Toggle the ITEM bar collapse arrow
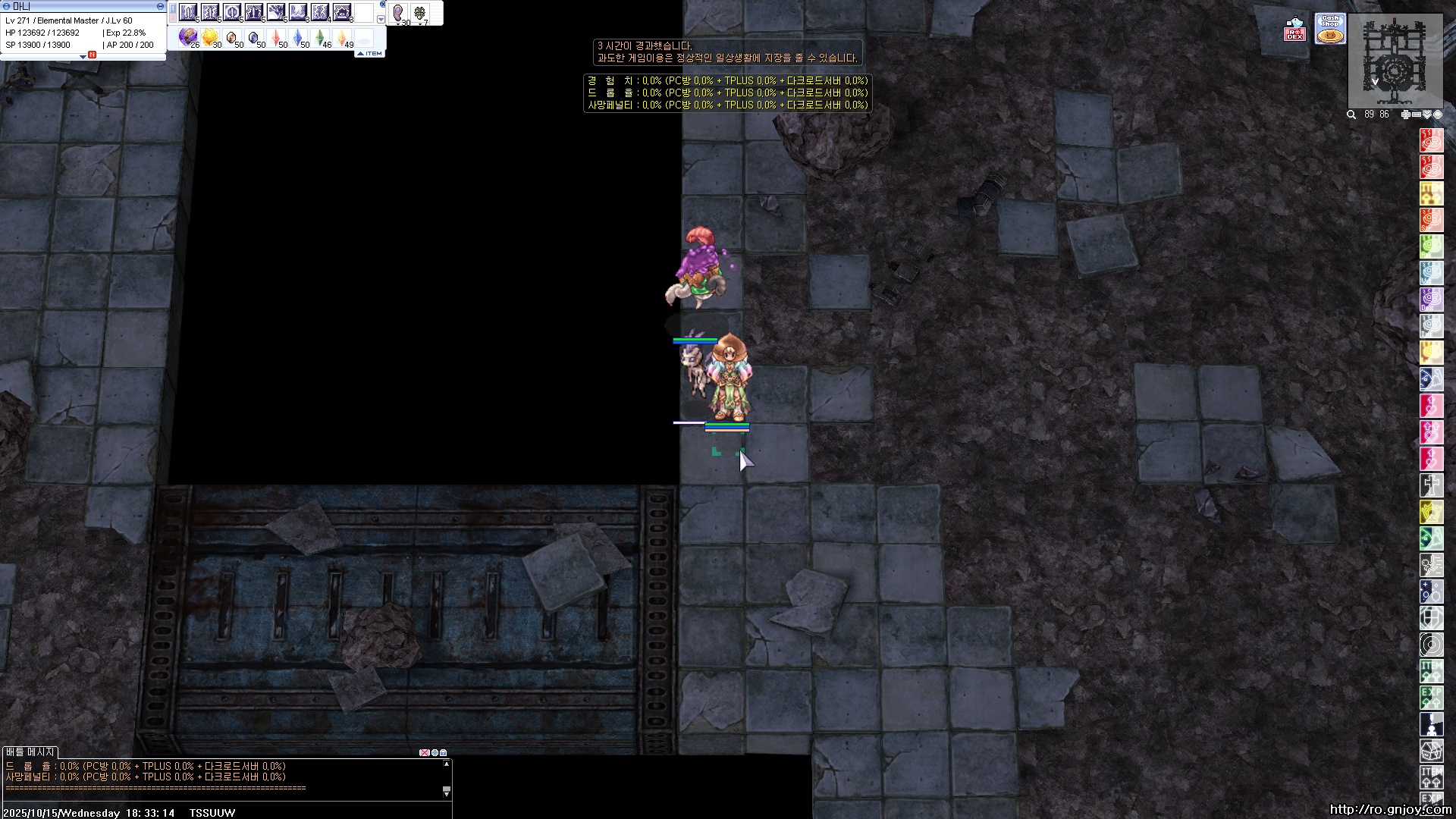This screenshot has width=1456, height=819. tap(360, 53)
